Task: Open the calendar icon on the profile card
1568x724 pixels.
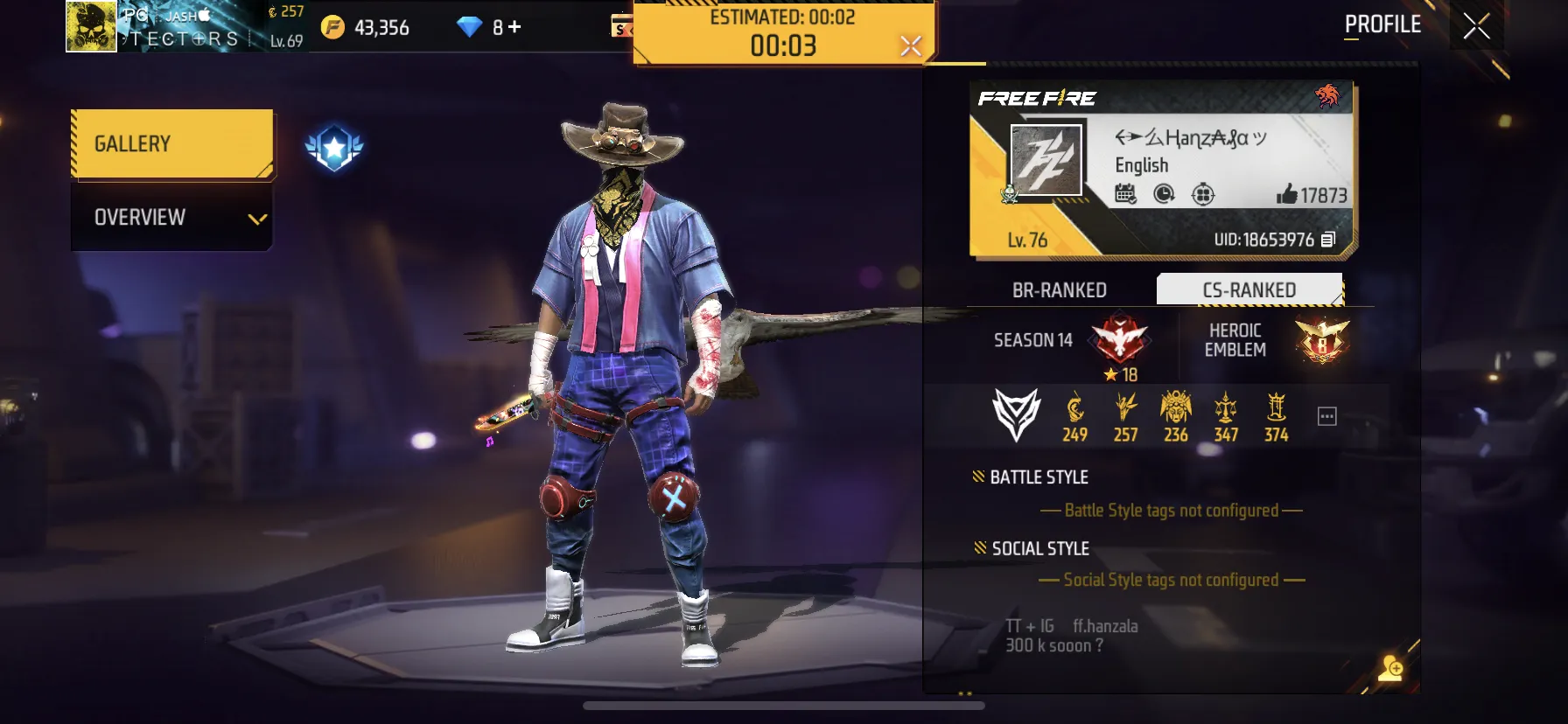Action: pyautogui.click(x=1125, y=194)
